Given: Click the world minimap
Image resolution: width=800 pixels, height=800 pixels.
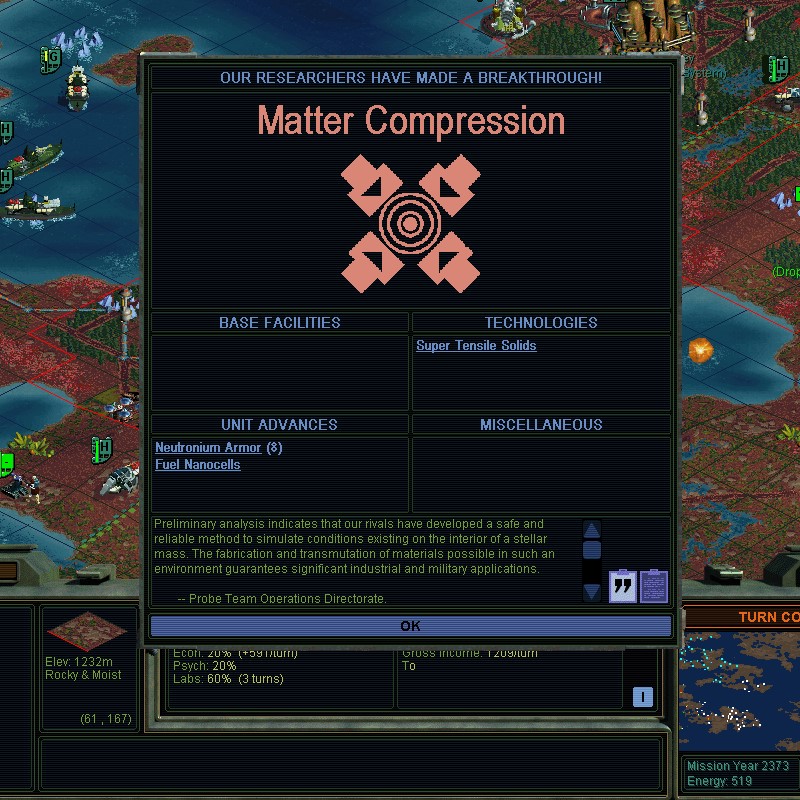Looking at the screenshot, I should point(738,695).
